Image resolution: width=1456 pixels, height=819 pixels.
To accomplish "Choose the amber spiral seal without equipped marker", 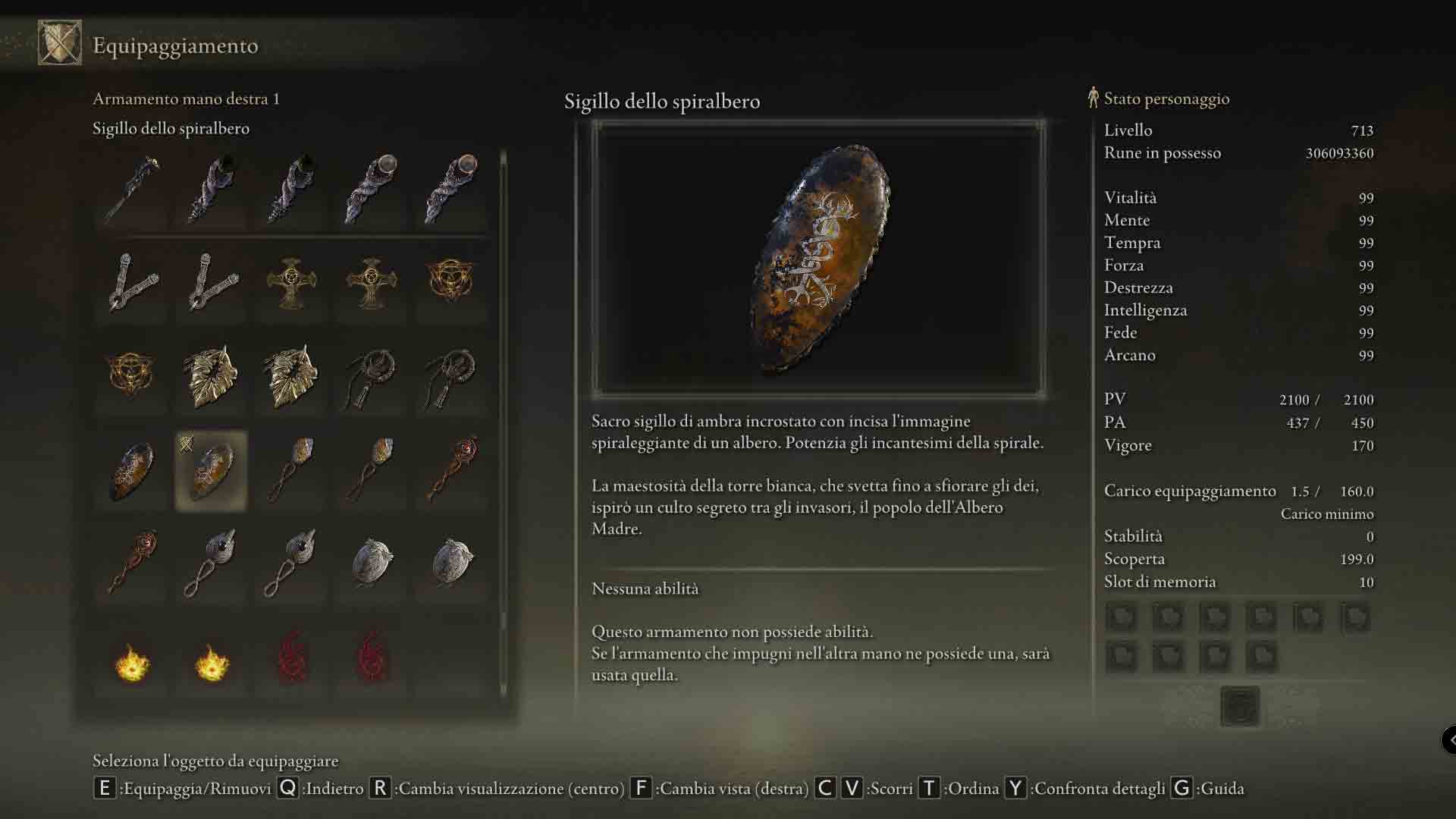I will [x=131, y=471].
